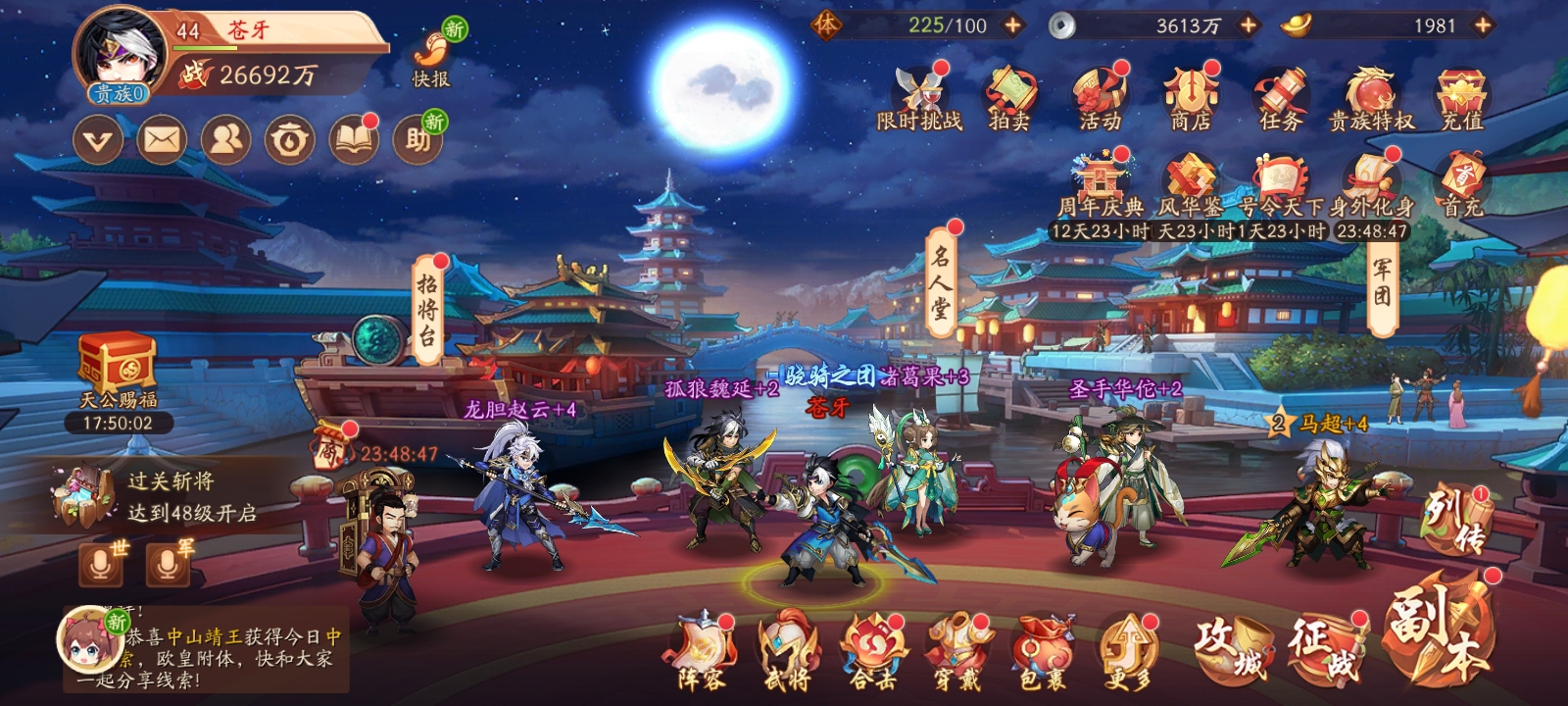View the 任务 quest list
The image size is (1568, 706).
coord(1280,98)
